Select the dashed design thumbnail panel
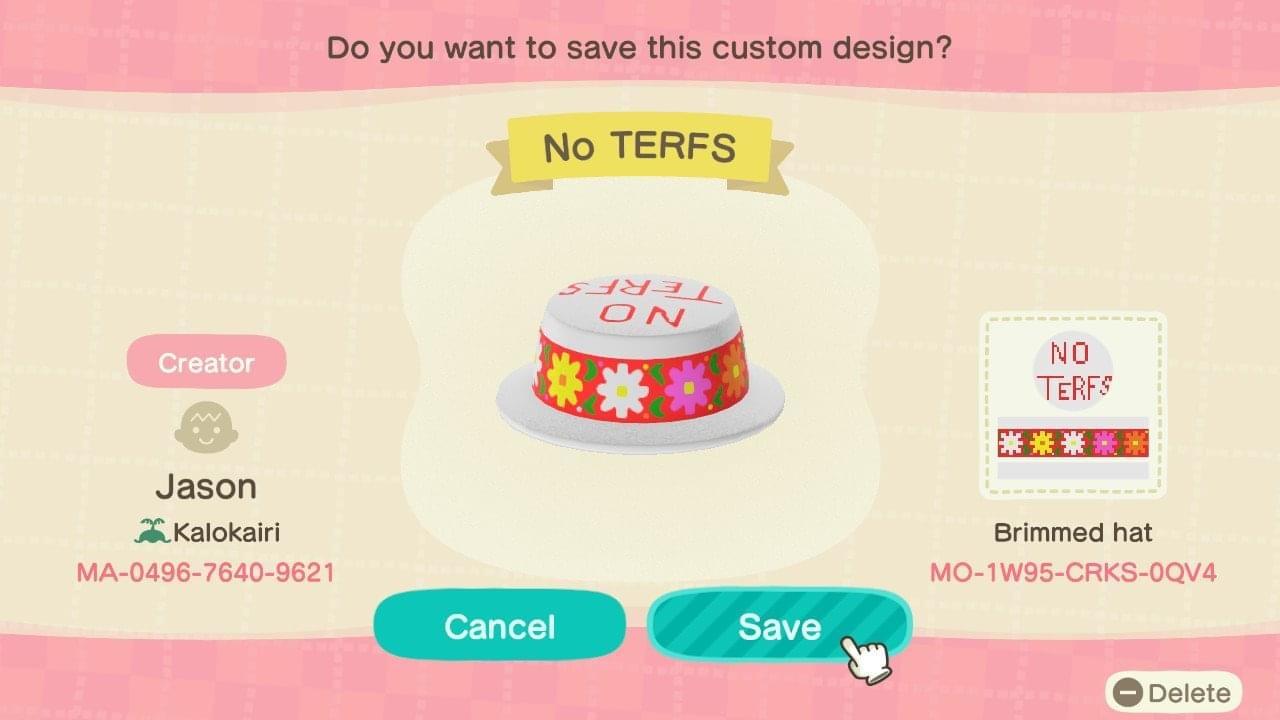Viewport: 1280px width, 720px height. [x=1073, y=404]
